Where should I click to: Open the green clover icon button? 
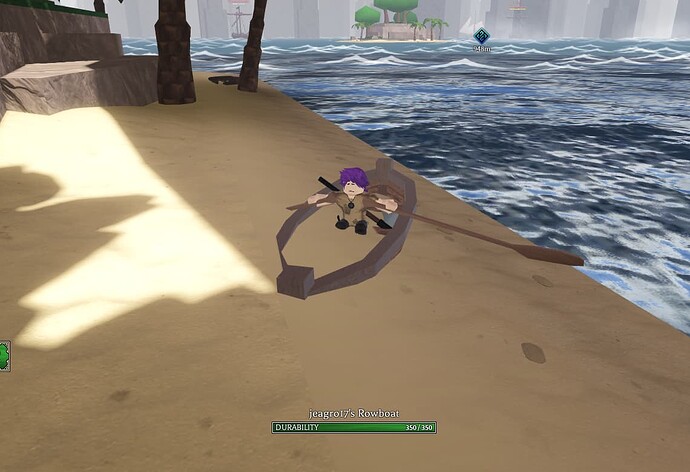point(4,355)
